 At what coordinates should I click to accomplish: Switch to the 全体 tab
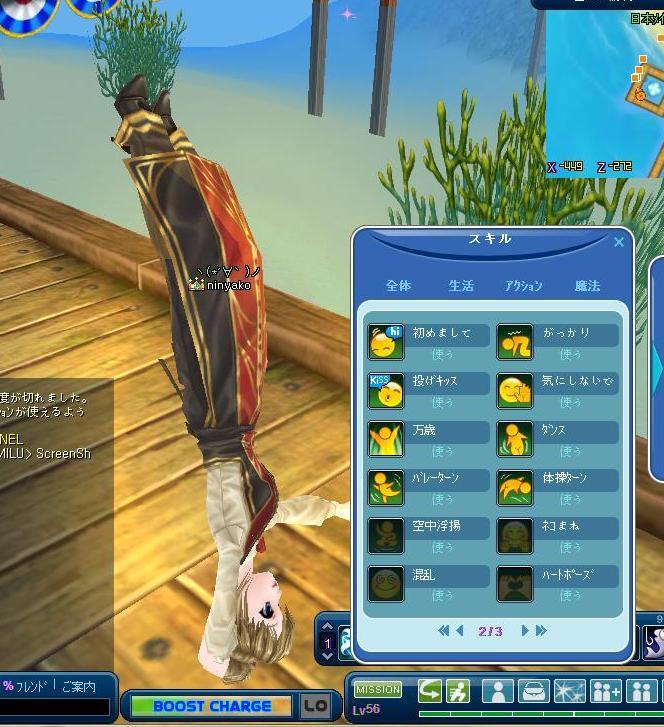398,286
